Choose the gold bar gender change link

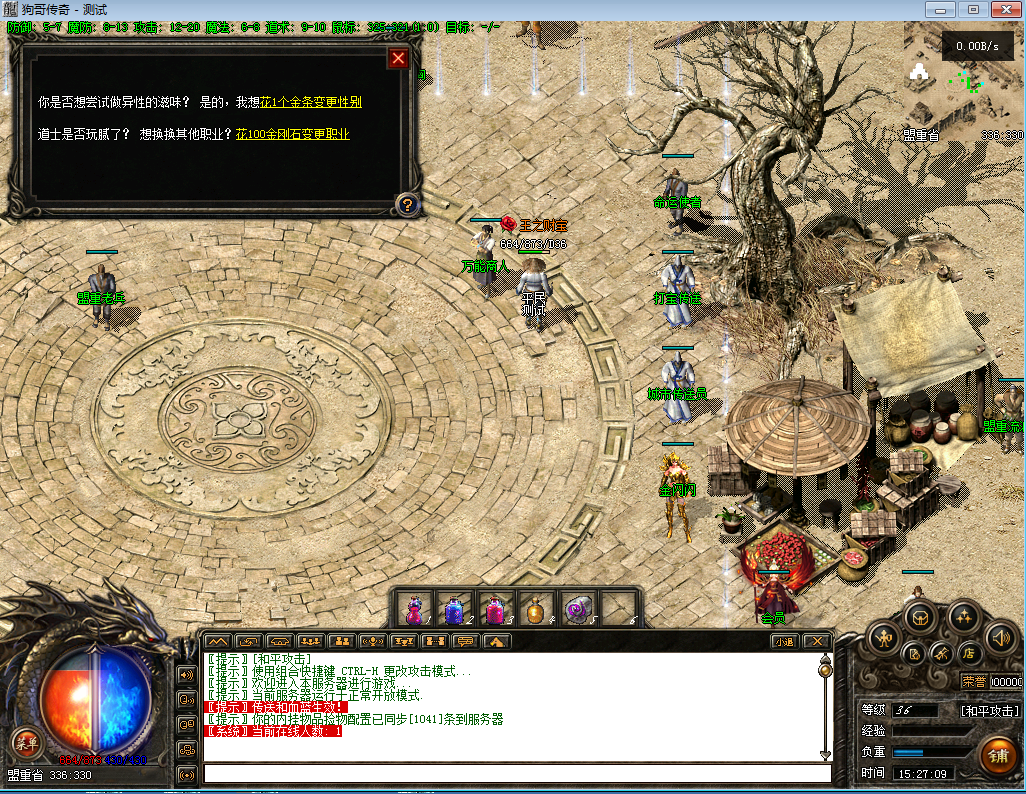click(x=311, y=102)
